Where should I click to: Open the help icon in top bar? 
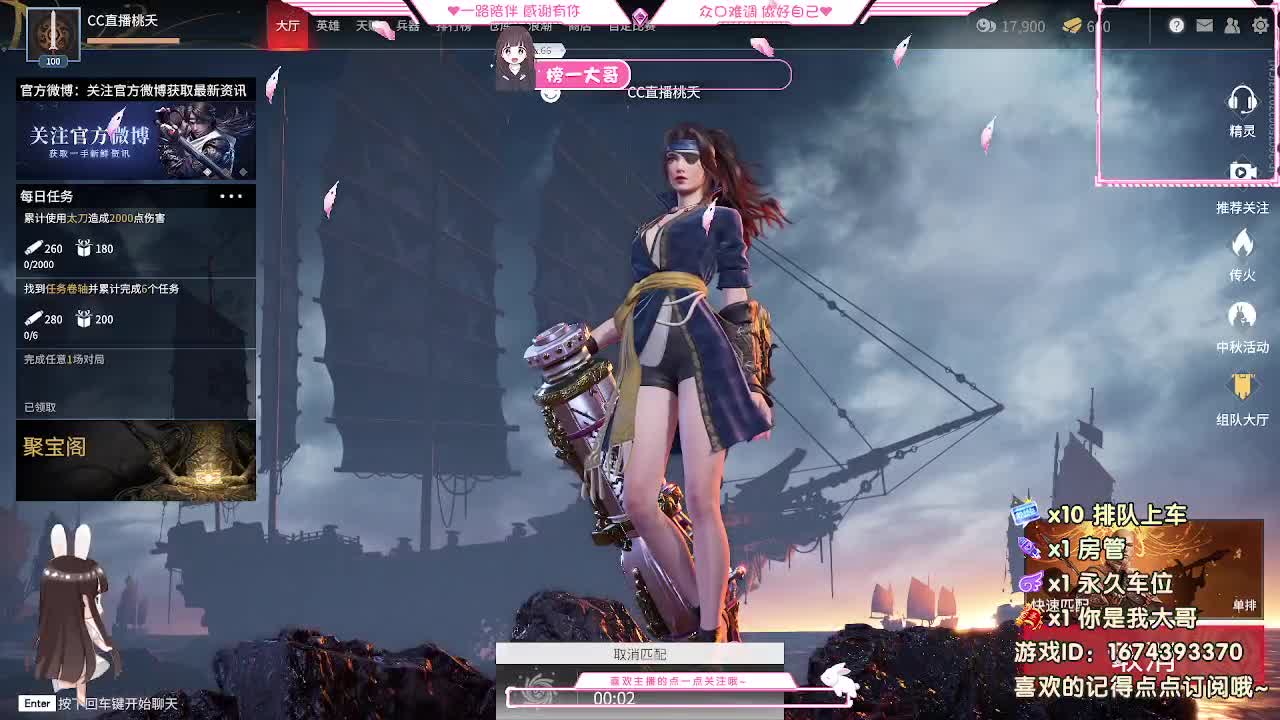[x=1177, y=25]
